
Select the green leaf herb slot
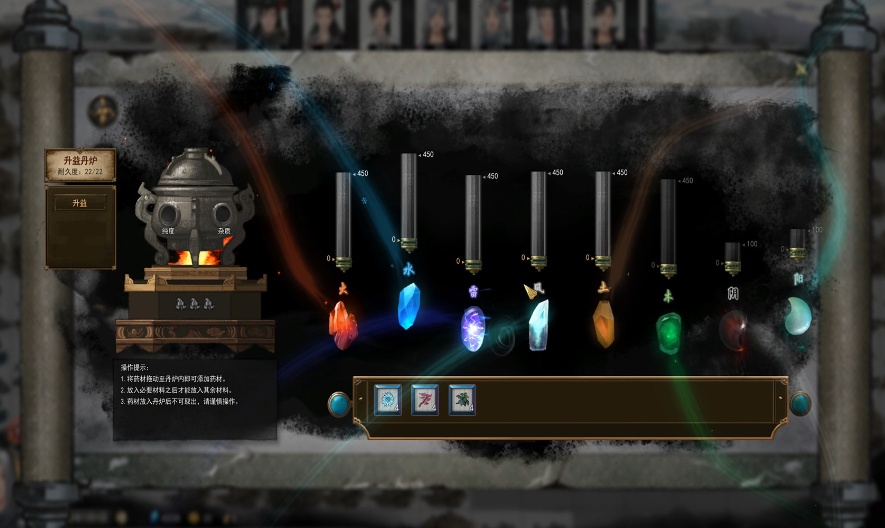[x=462, y=399]
